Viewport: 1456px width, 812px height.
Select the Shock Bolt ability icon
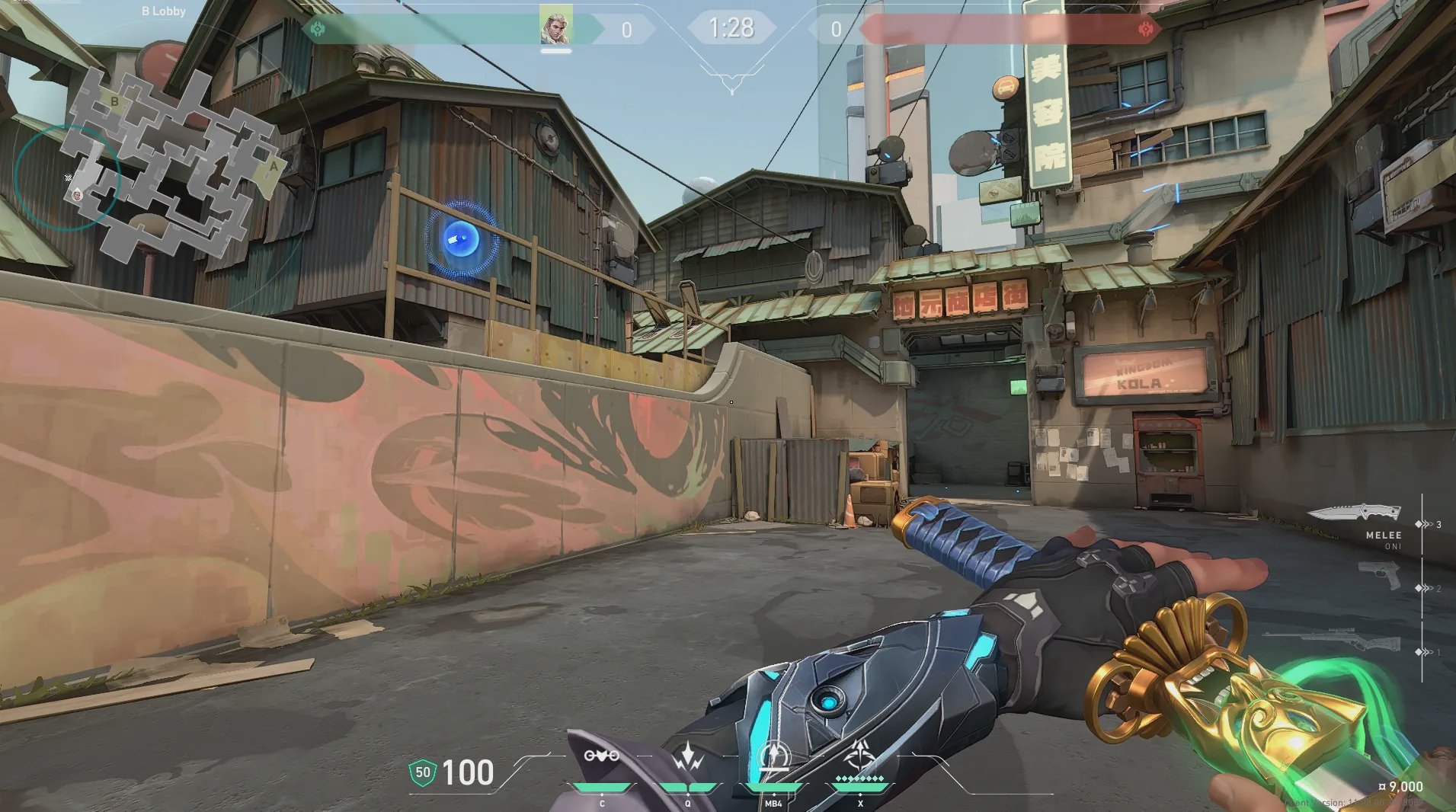click(687, 756)
